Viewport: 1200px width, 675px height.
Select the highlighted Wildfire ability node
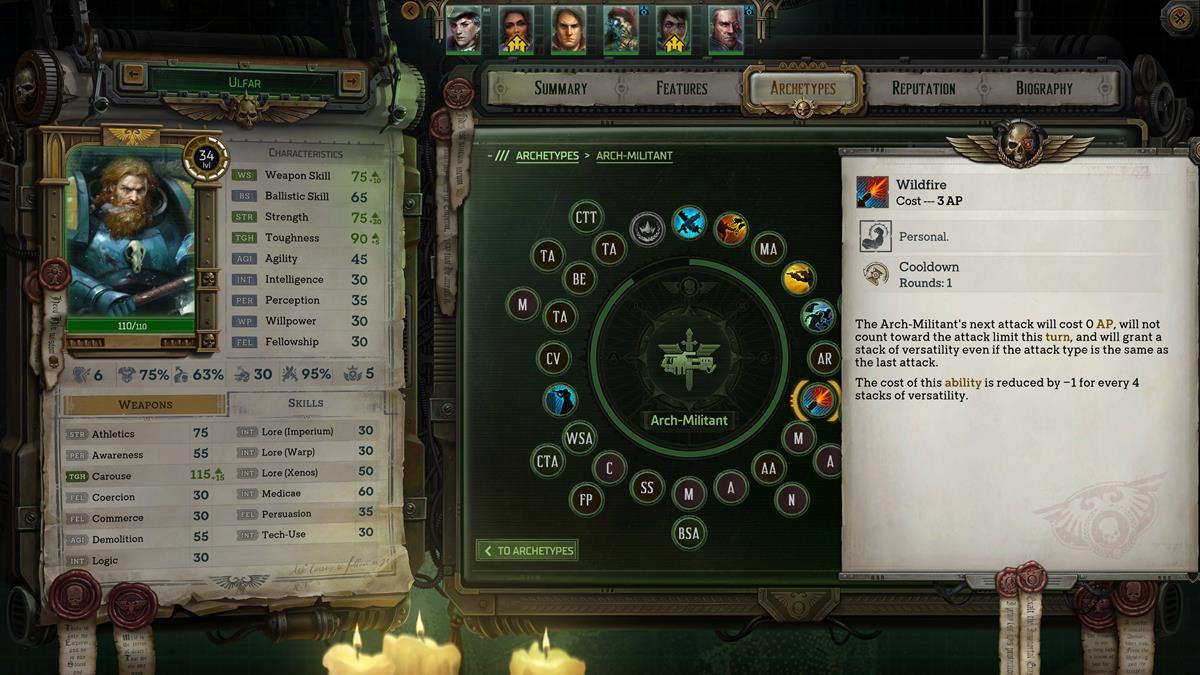817,400
